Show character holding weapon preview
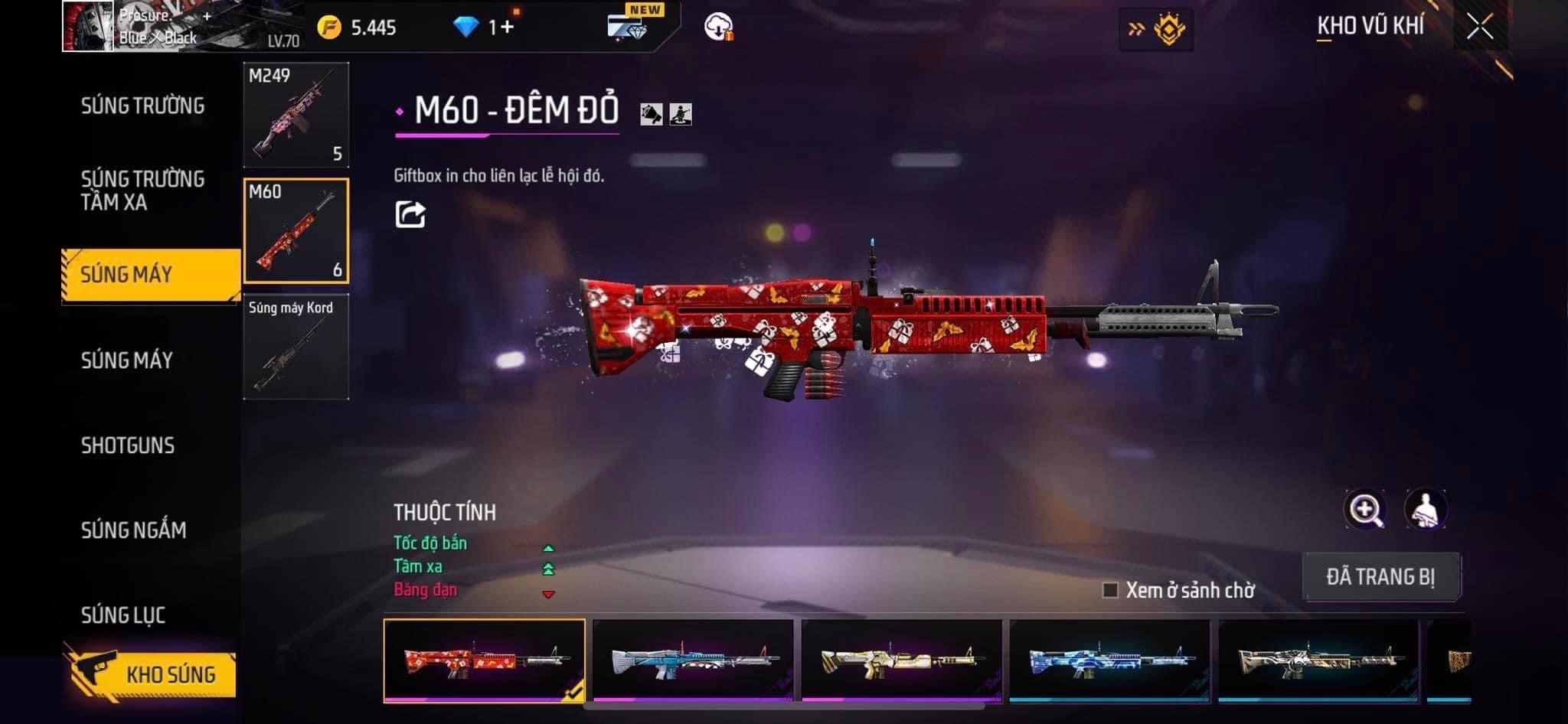The image size is (1568, 724). pyautogui.click(x=1425, y=510)
